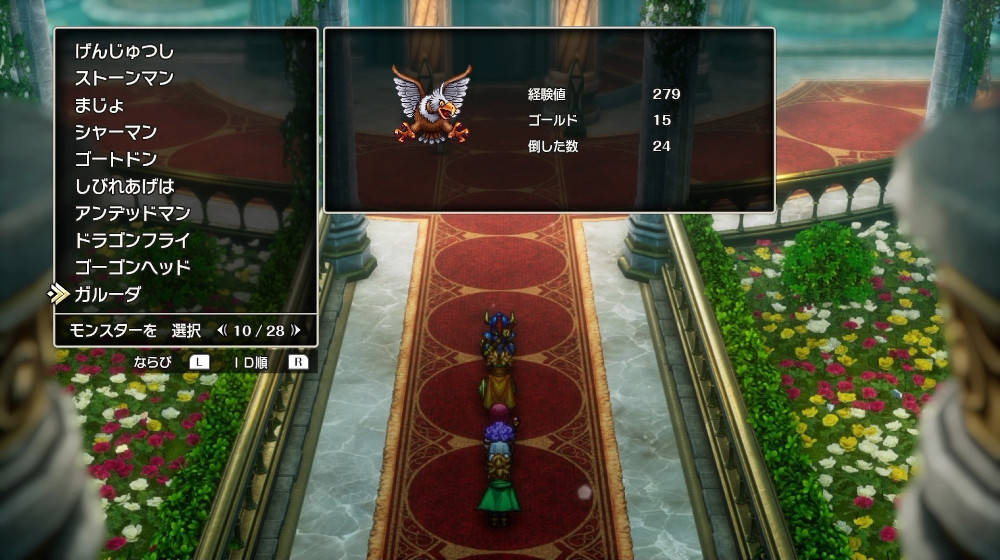Pick アンデッドマン from the bestiary list
This screenshot has height=560, width=1000.
coord(133,213)
